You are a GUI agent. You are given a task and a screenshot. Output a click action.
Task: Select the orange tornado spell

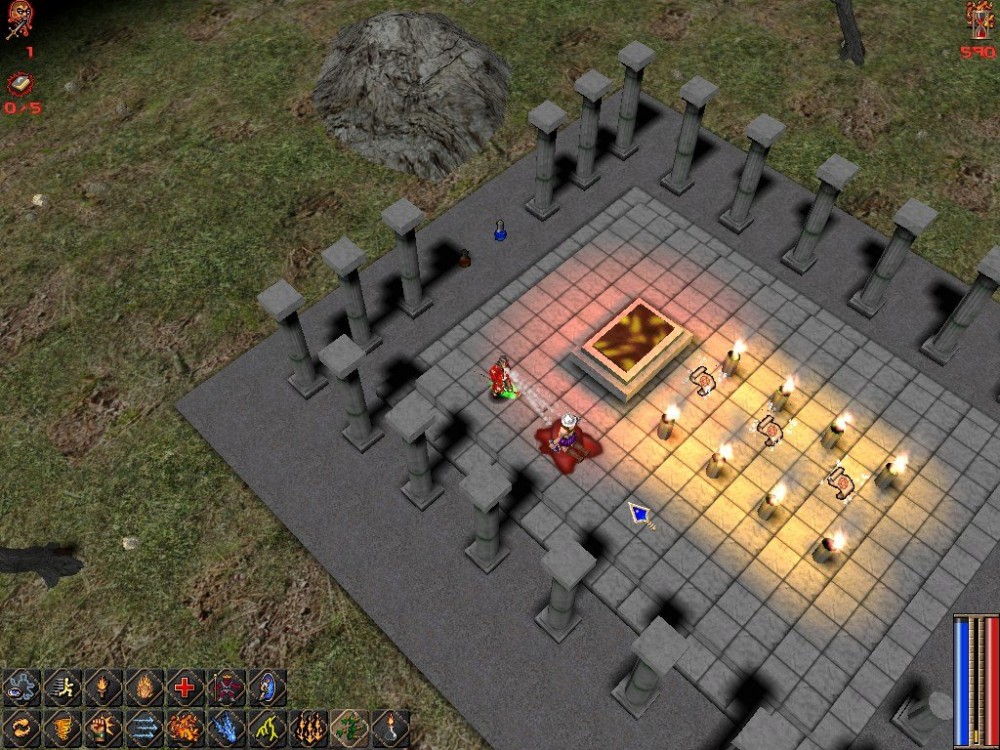click(x=62, y=729)
